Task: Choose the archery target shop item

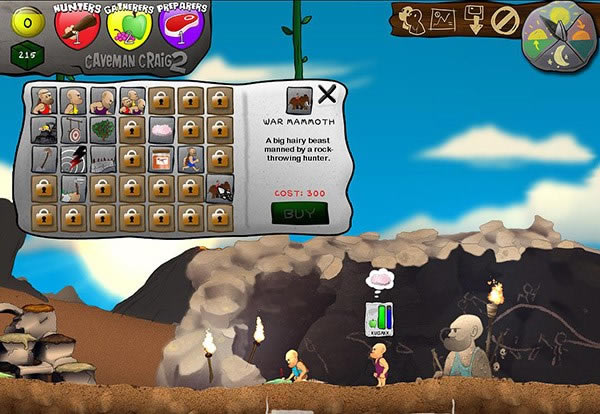Action: click(x=73, y=129)
